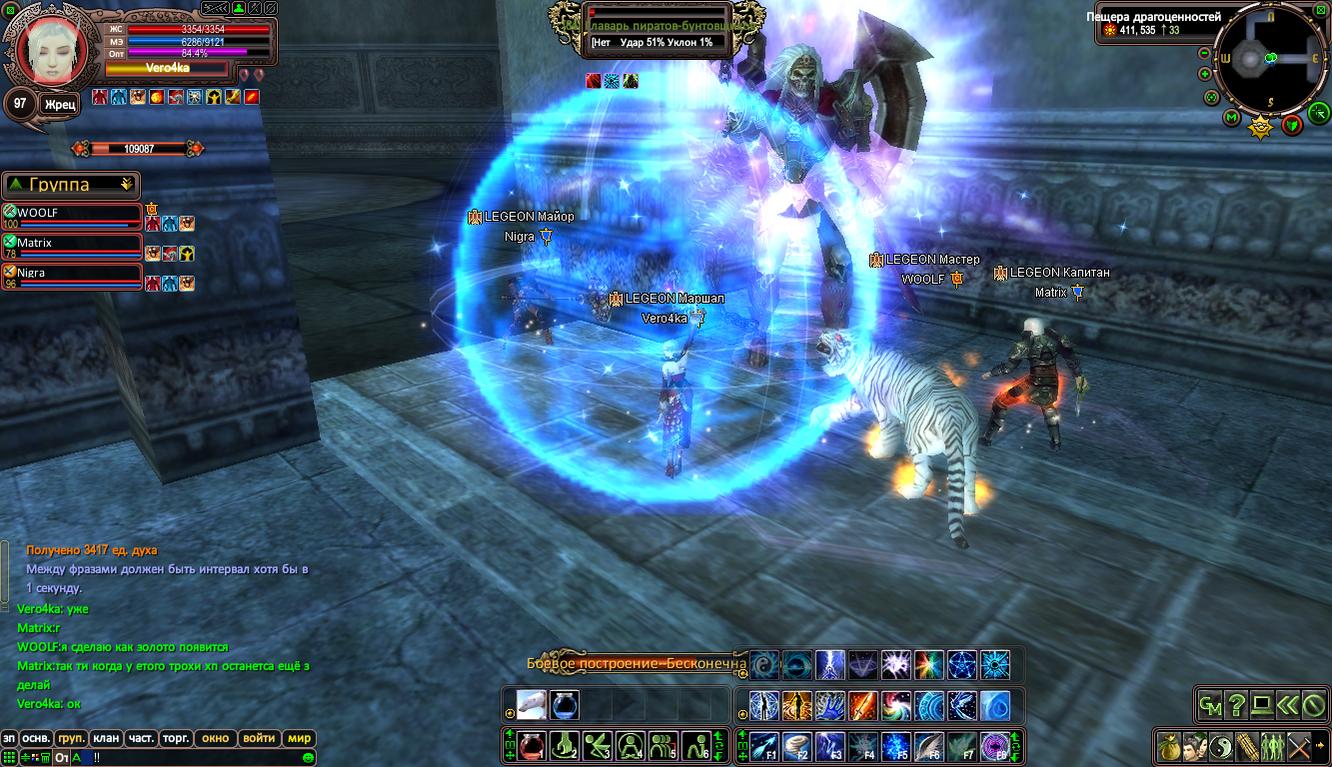Open the crossed tools crafting menu
The width and height of the screenshot is (1332, 767).
[x=1299, y=746]
